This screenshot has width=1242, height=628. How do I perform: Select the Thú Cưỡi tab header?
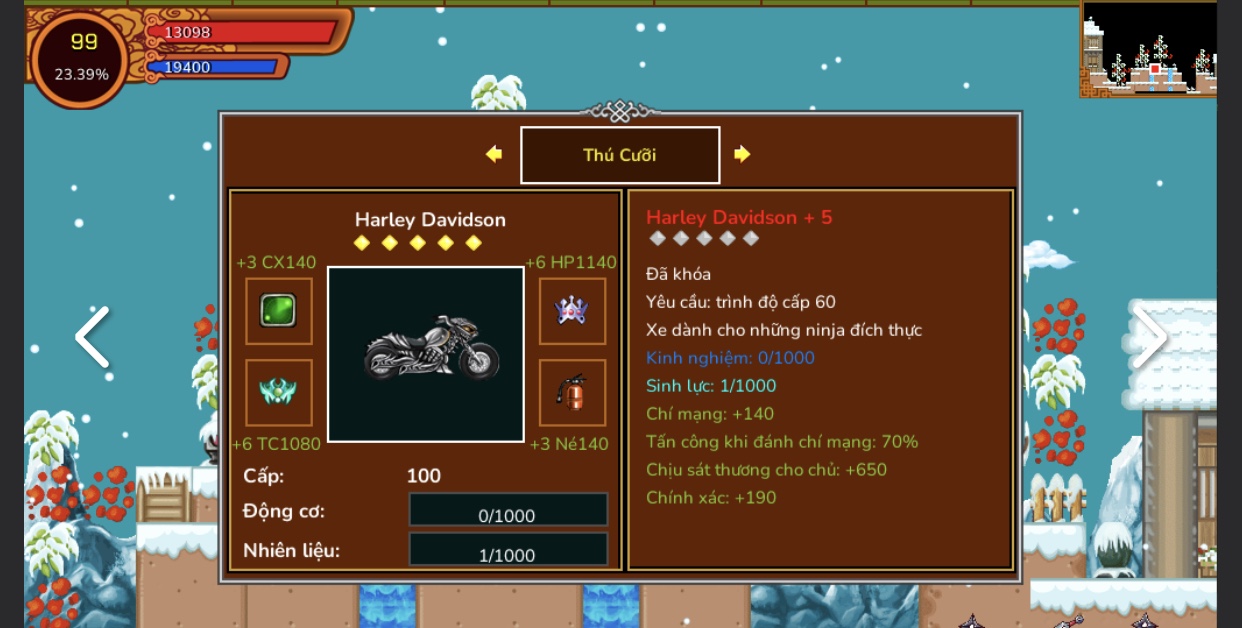point(620,155)
